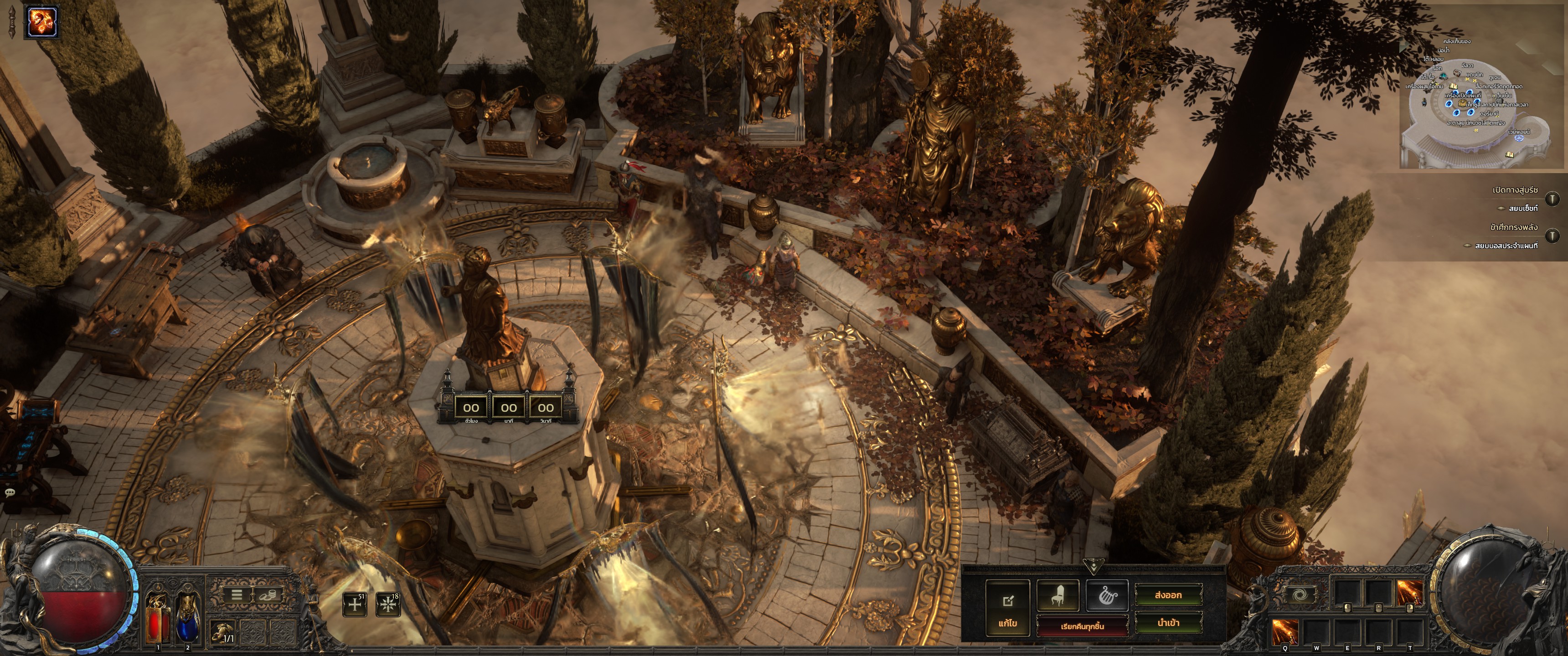This screenshot has width=1568, height=656.
Task: Collapse the hideout panel with the top arrow
Action: [x=1093, y=568]
